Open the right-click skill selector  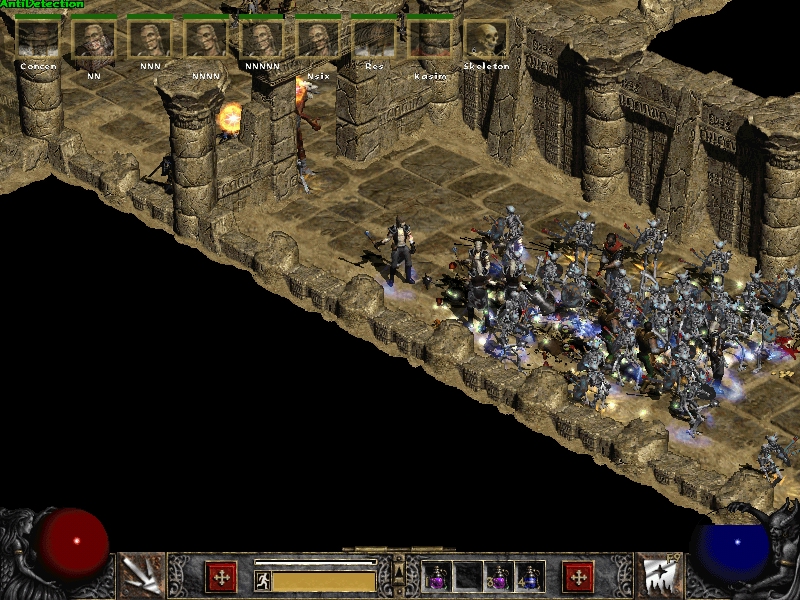coord(659,575)
